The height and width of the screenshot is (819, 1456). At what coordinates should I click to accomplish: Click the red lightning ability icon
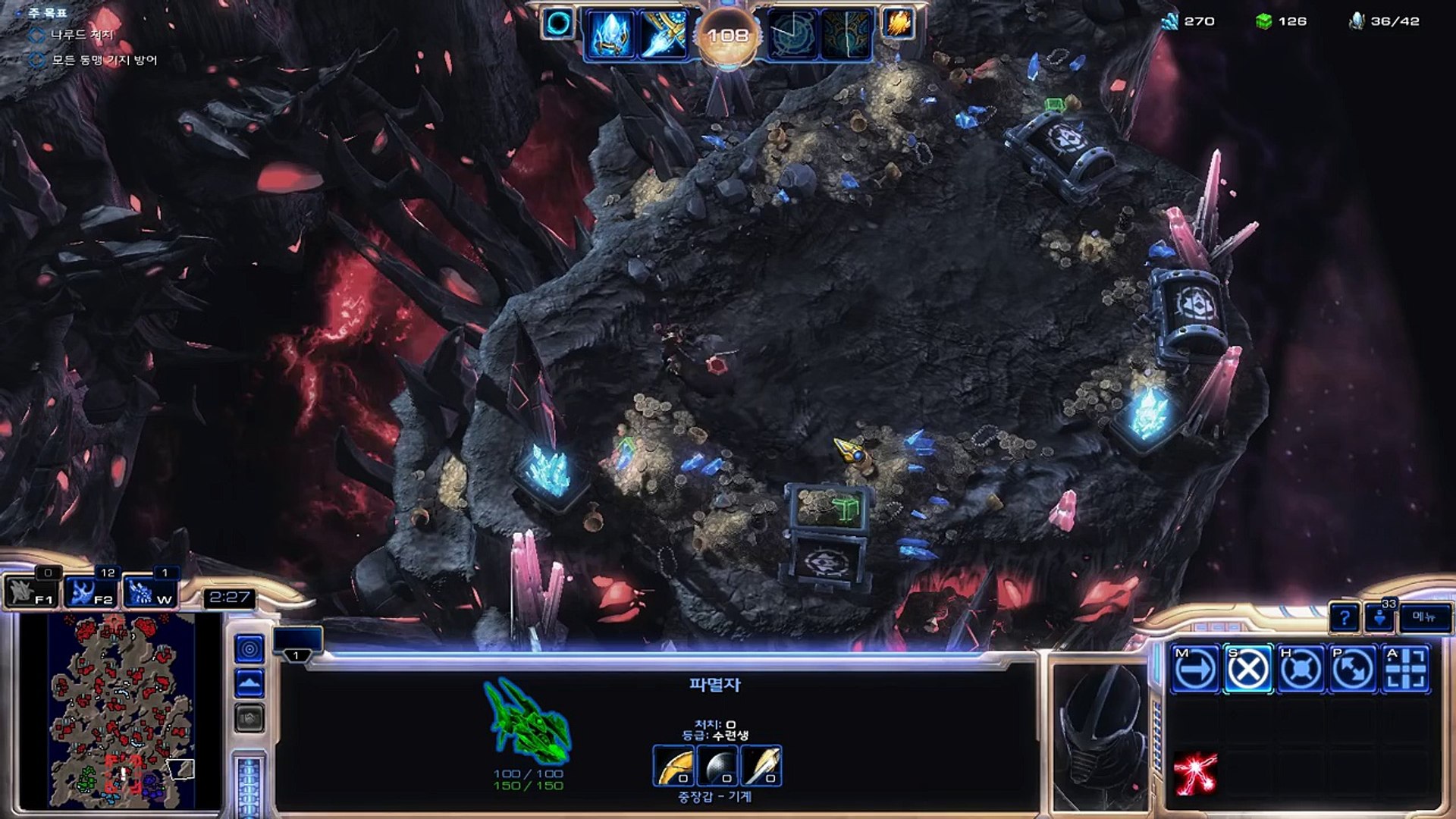click(x=1195, y=773)
